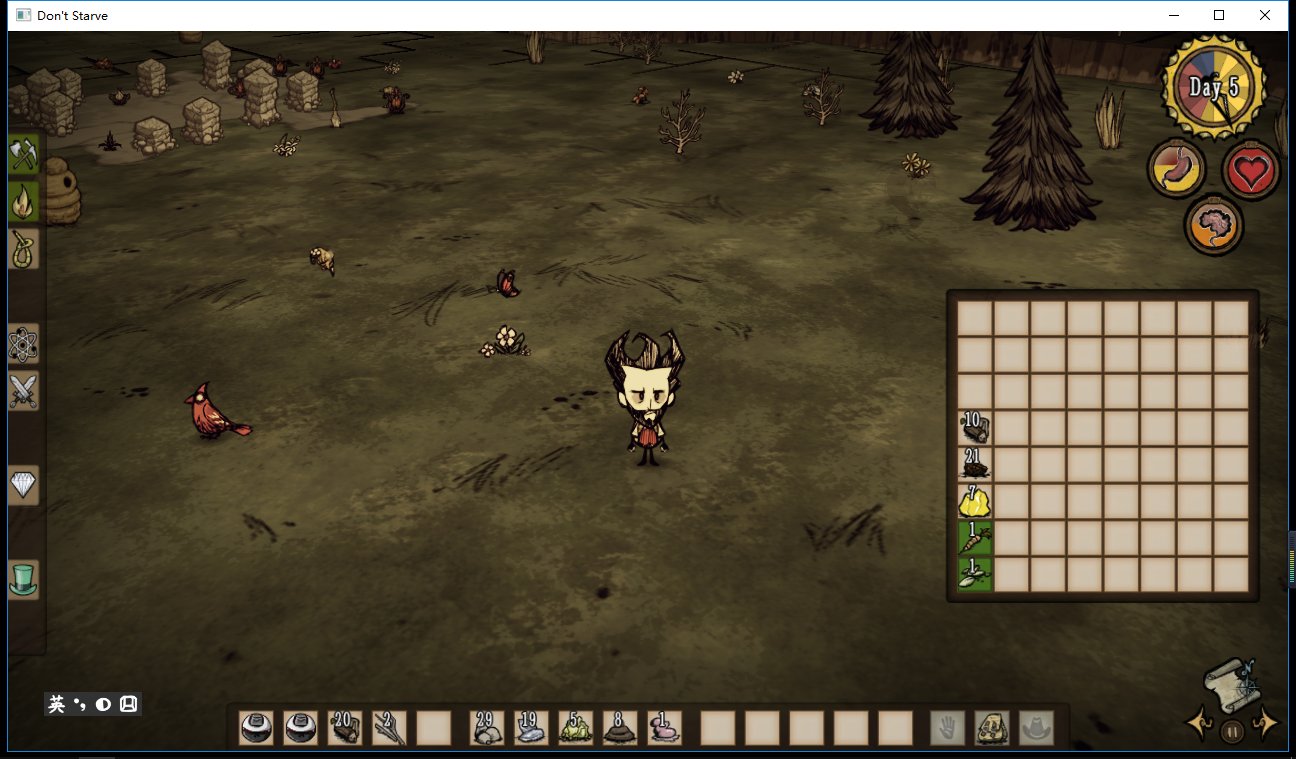Viewport: 1296px width, 759px height.
Task: Select the gold nuggets in the backpack
Action: point(975,501)
